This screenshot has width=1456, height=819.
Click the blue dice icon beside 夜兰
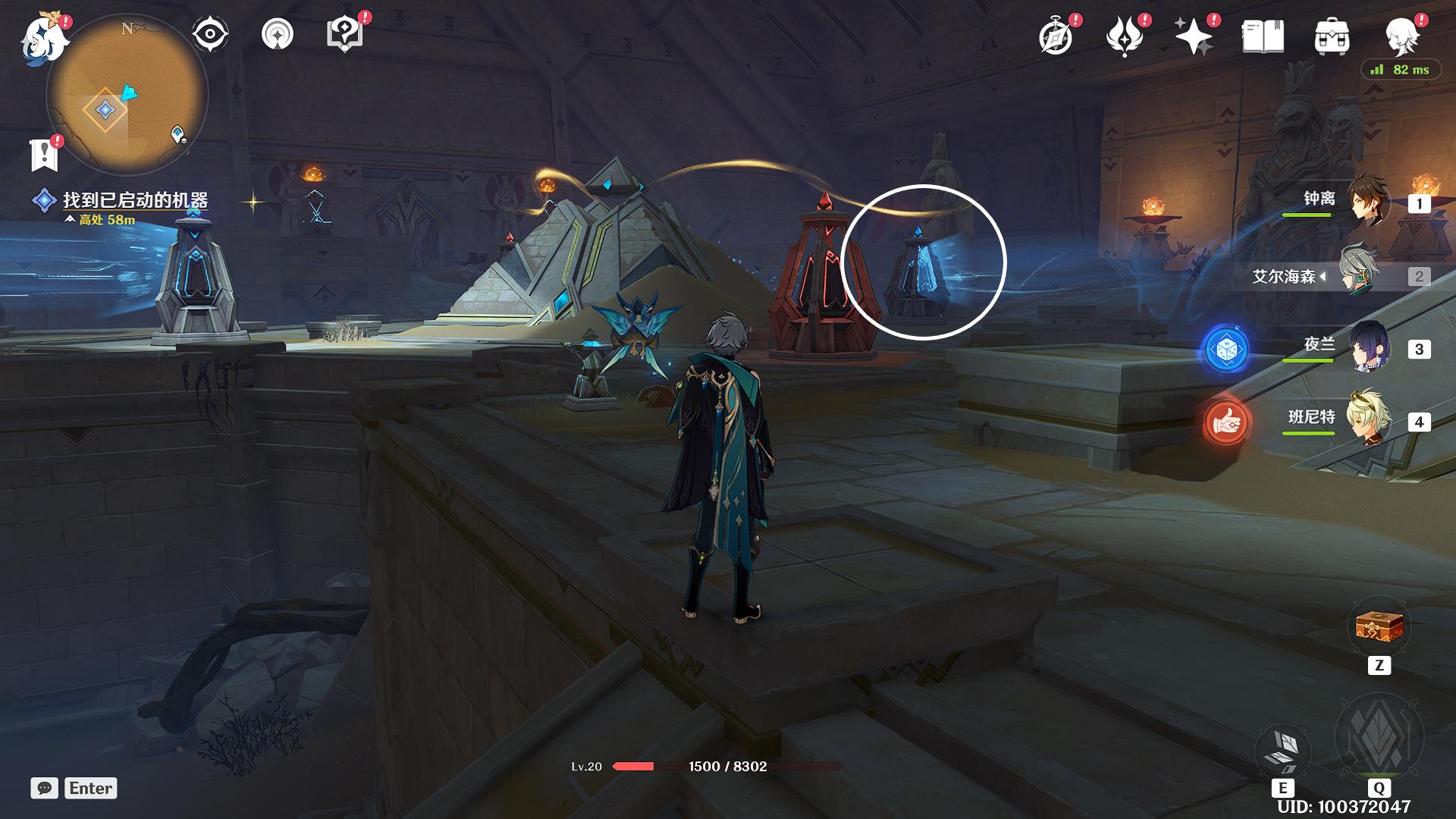[1226, 350]
